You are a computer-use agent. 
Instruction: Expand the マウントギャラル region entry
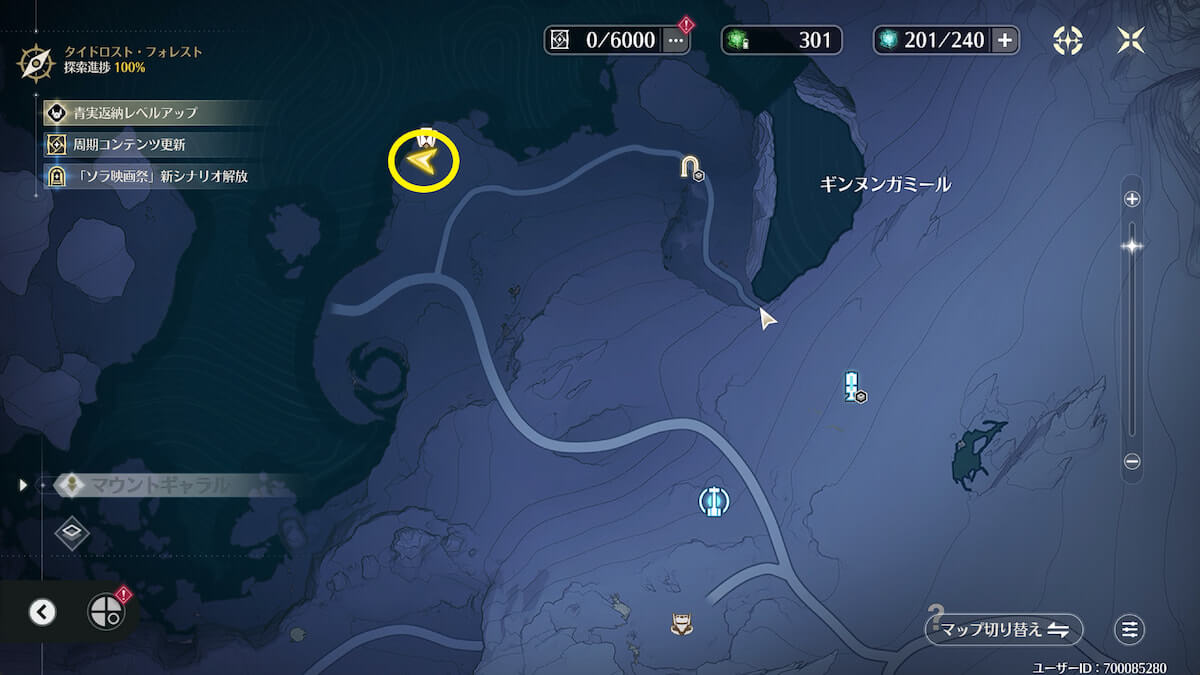(24, 485)
